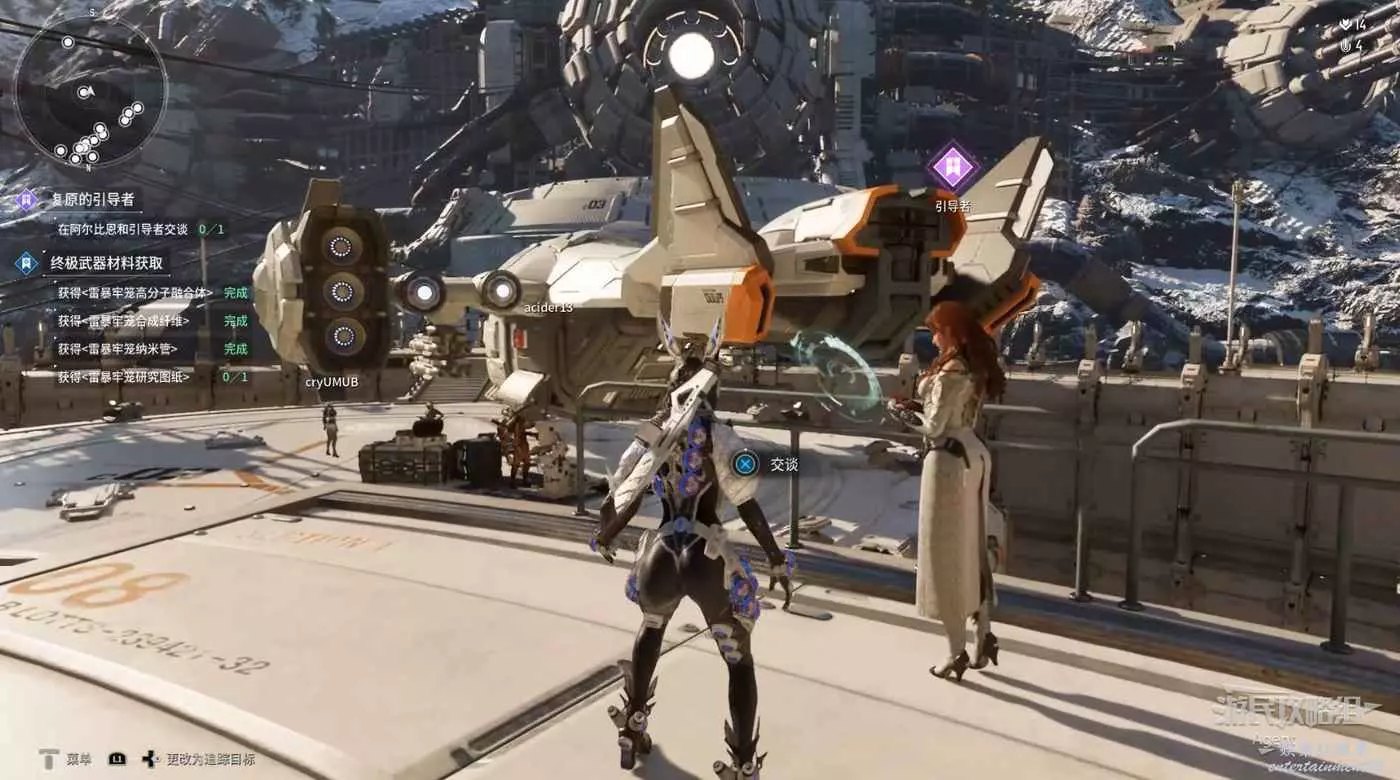The width and height of the screenshot is (1400, 780).
Task: Click the circular minimap
Action: (90, 92)
